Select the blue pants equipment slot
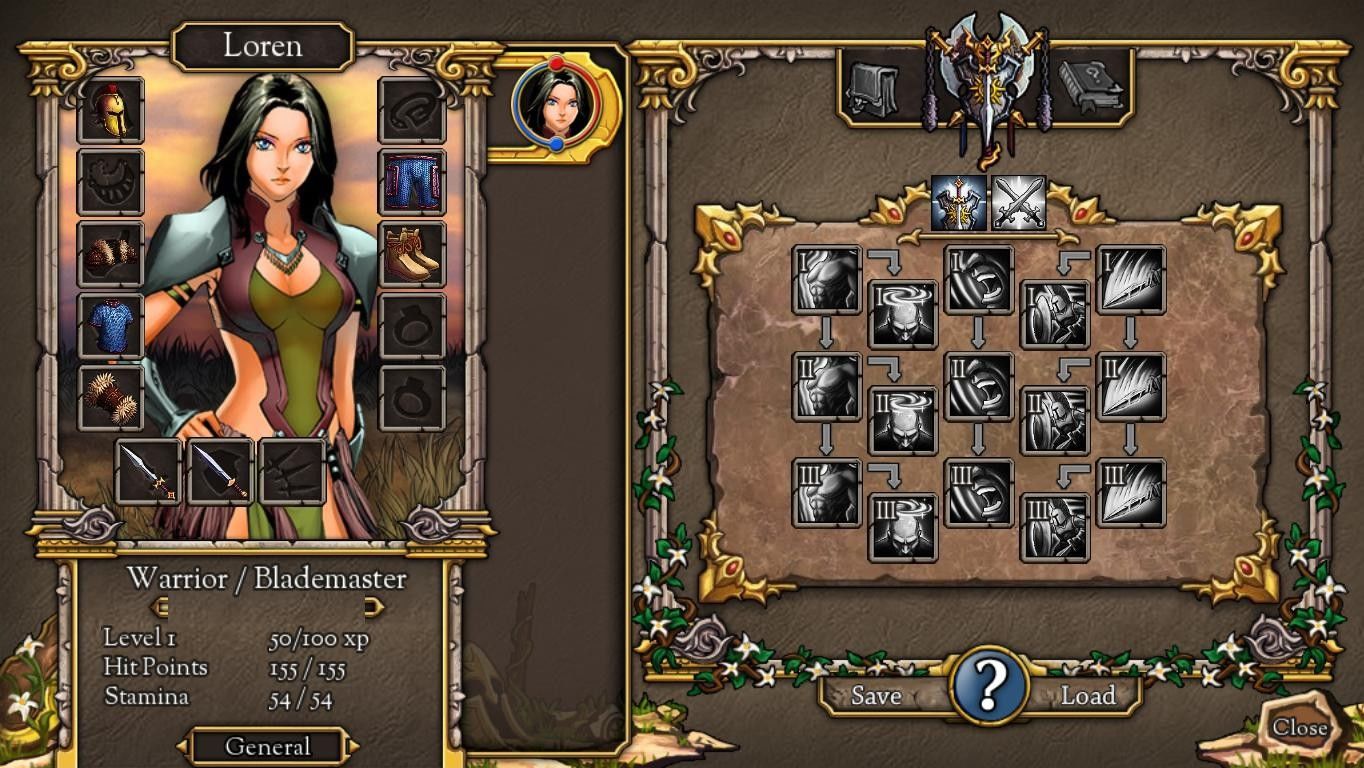The height and width of the screenshot is (768, 1364). tap(412, 182)
